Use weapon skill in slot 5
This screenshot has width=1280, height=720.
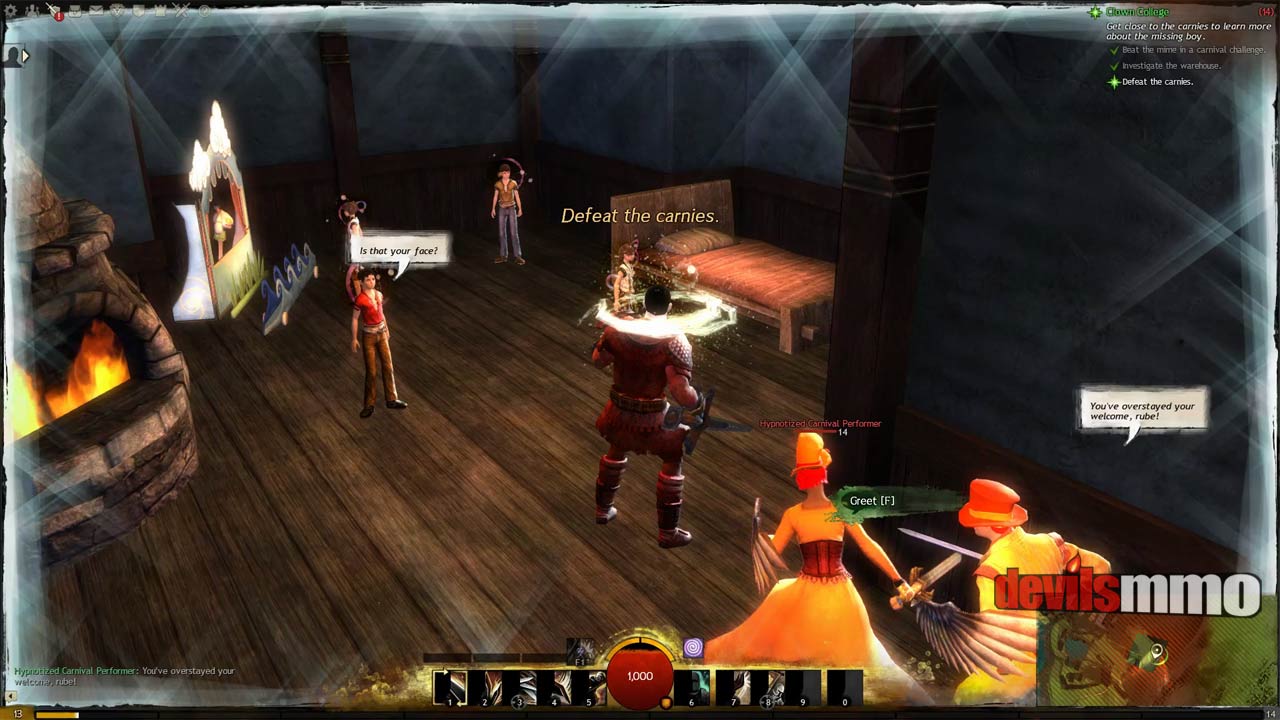(x=588, y=688)
